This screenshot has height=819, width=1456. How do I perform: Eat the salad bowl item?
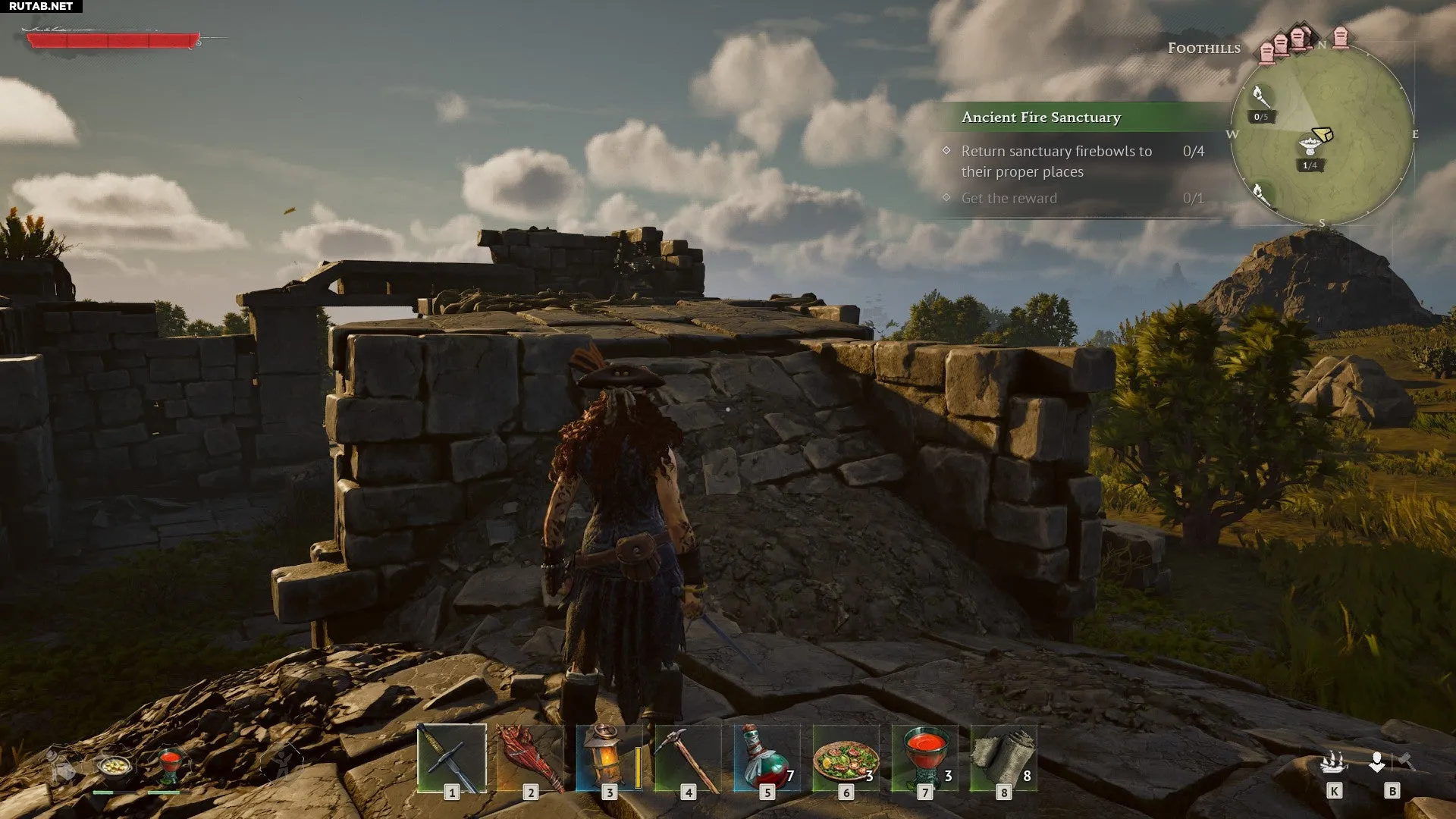846,758
